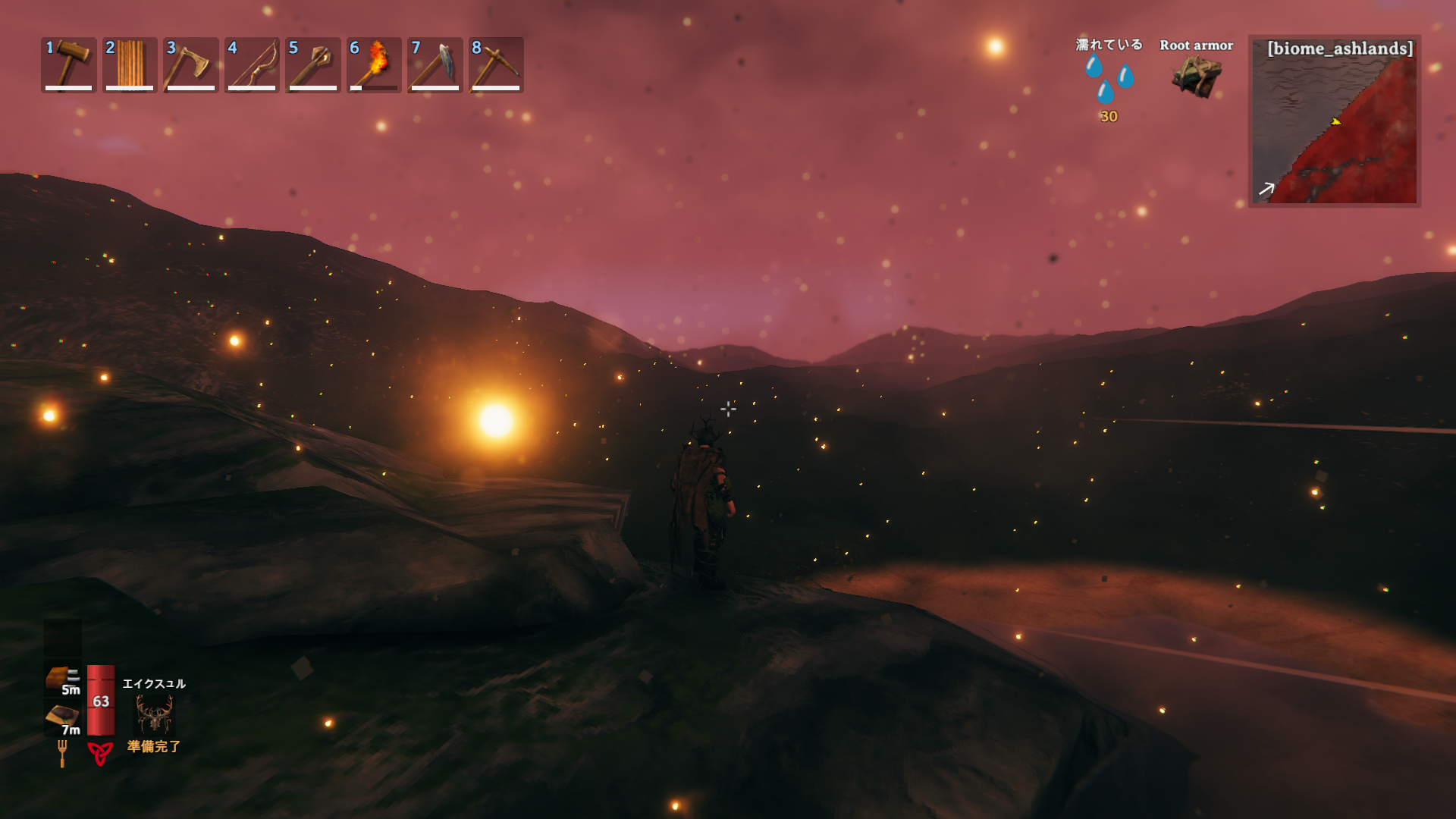Select the hoe in slot 7
Viewport: 1456px width, 819px height.
click(x=435, y=64)
